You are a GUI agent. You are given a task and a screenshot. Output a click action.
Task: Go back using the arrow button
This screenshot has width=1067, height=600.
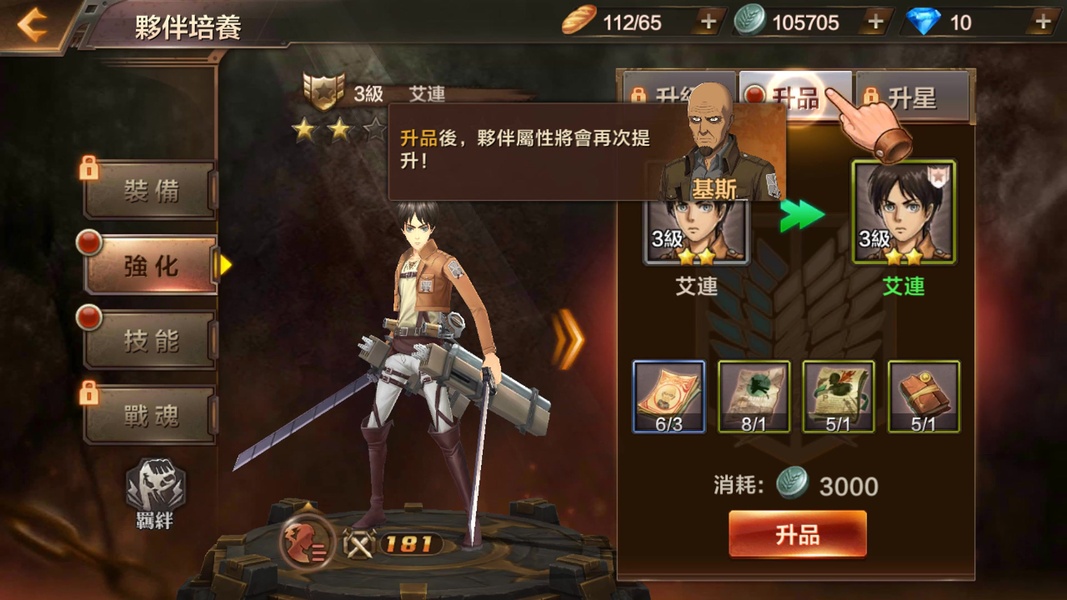tap(33, 25)
